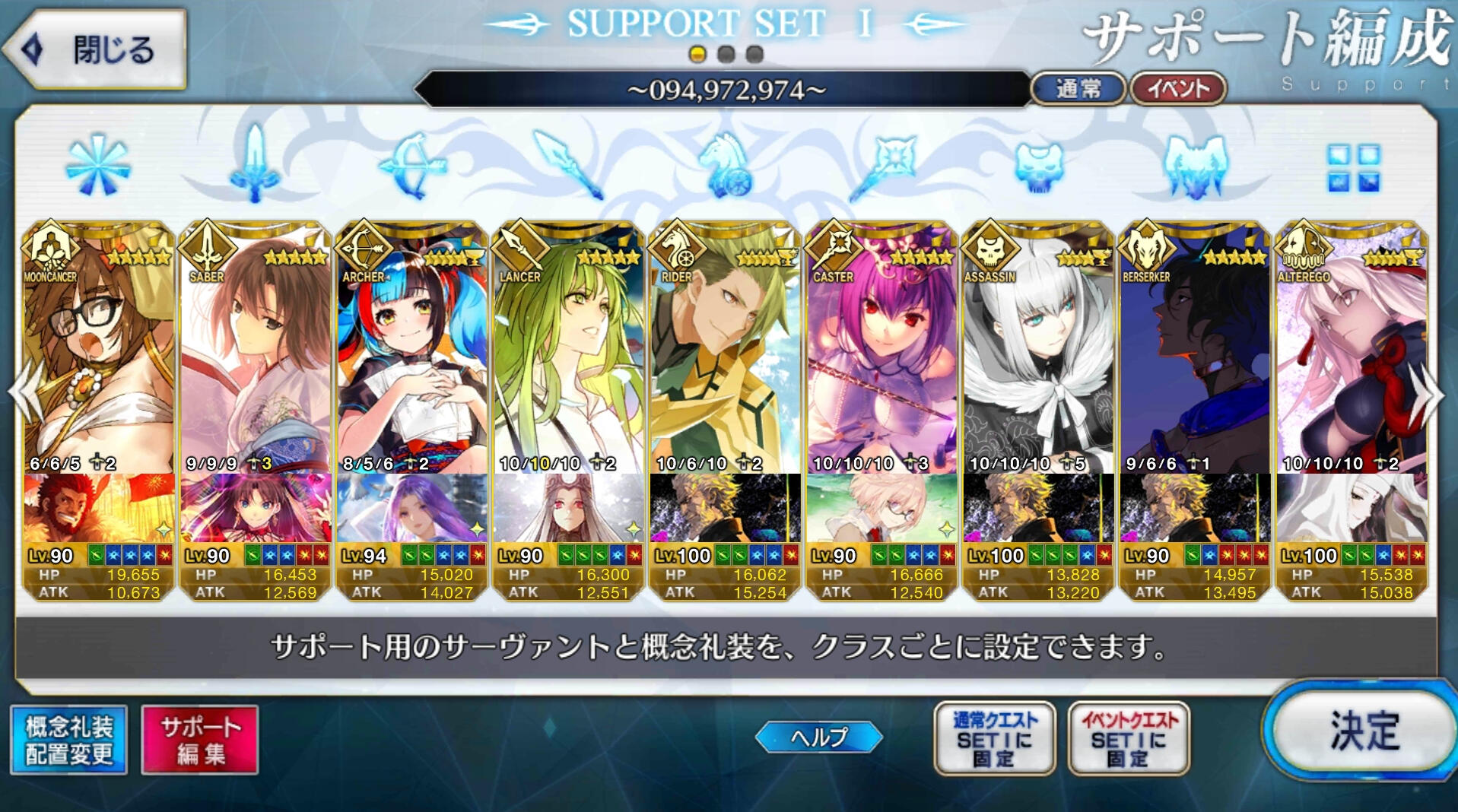Switch to the 通常 support tab
1458x812 pixels.
coord(1077,90)
